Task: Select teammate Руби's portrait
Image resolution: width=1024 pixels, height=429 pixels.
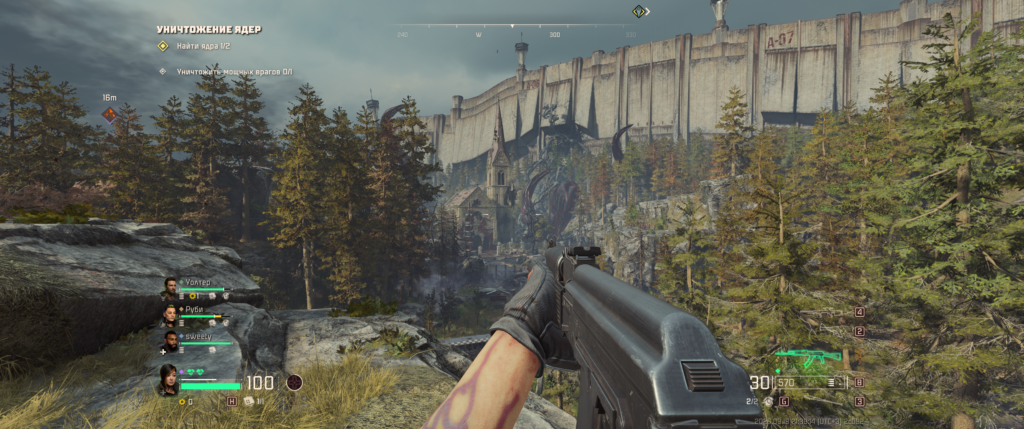Action: 170,314
